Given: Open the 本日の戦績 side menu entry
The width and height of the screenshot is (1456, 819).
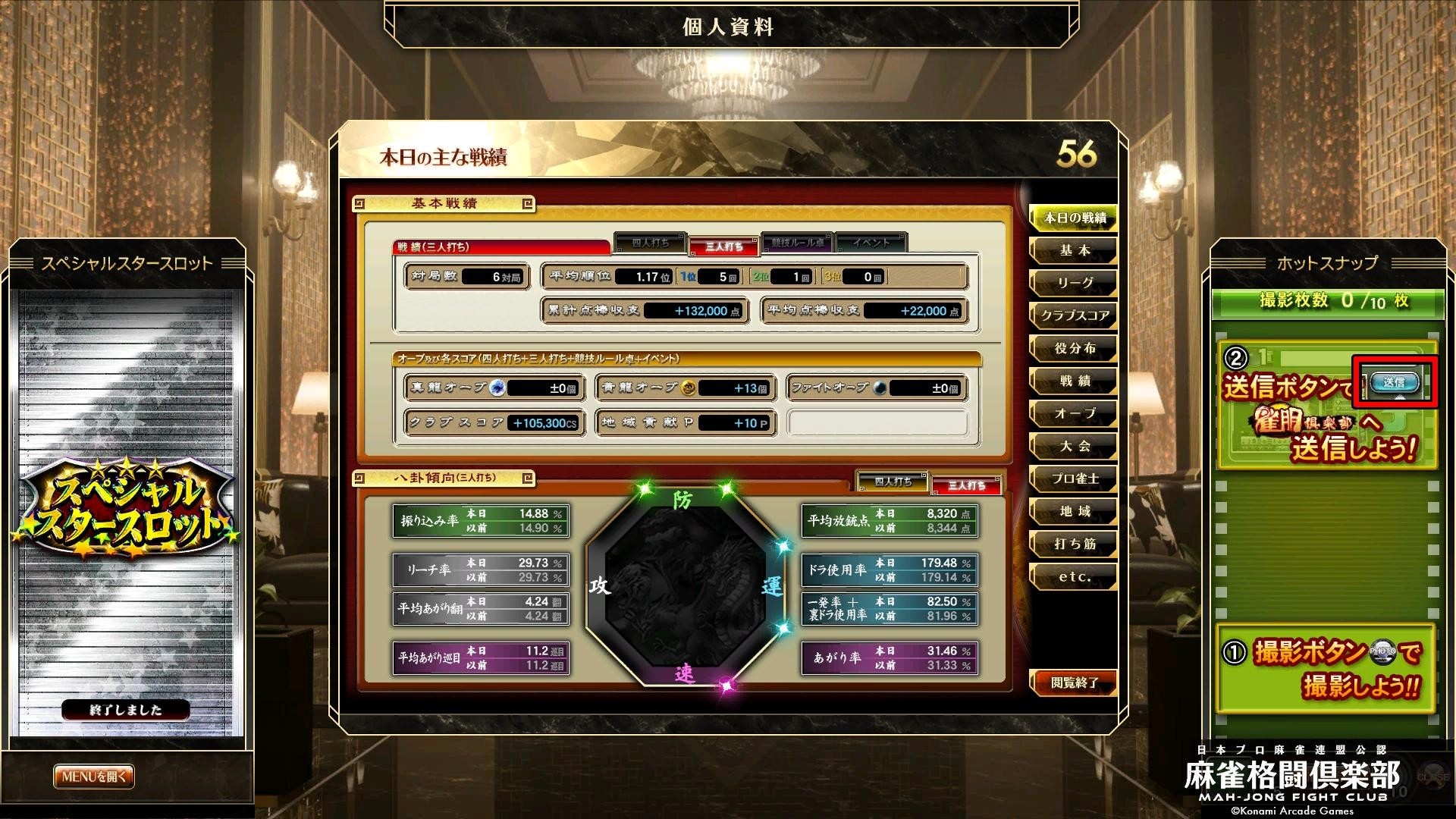Looking at the screenshot, I should click(x=1074, y=218).
